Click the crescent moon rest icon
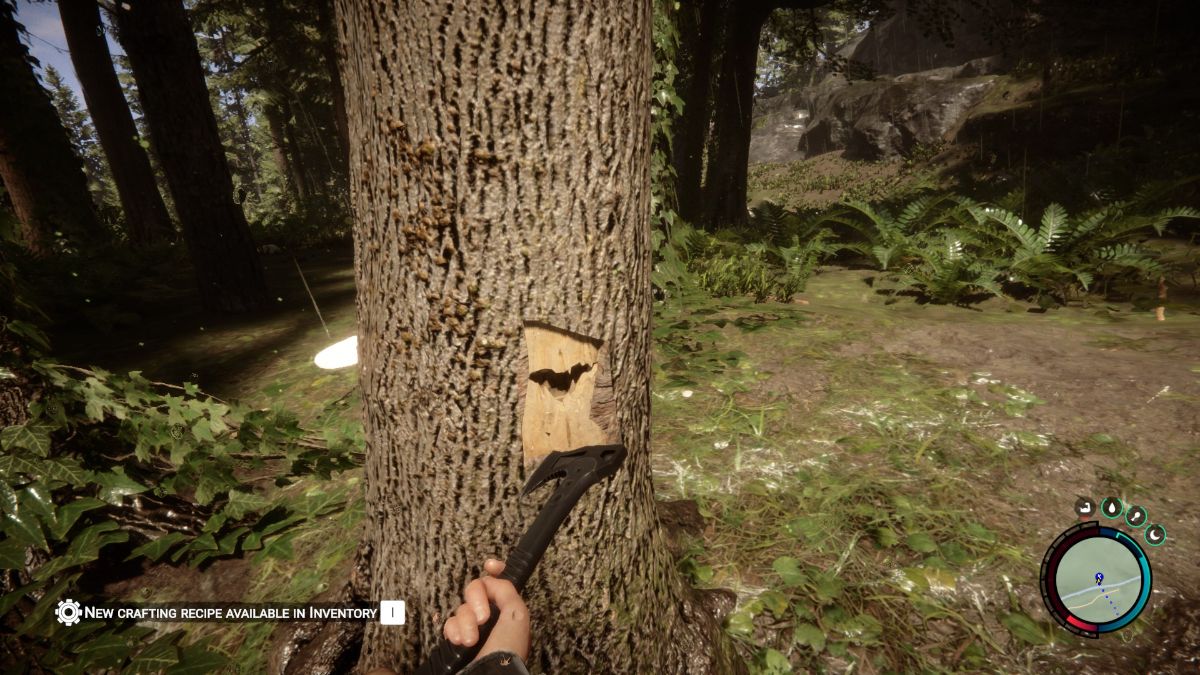Viewport: 1200px width, 675px height. coord(1155,535)
